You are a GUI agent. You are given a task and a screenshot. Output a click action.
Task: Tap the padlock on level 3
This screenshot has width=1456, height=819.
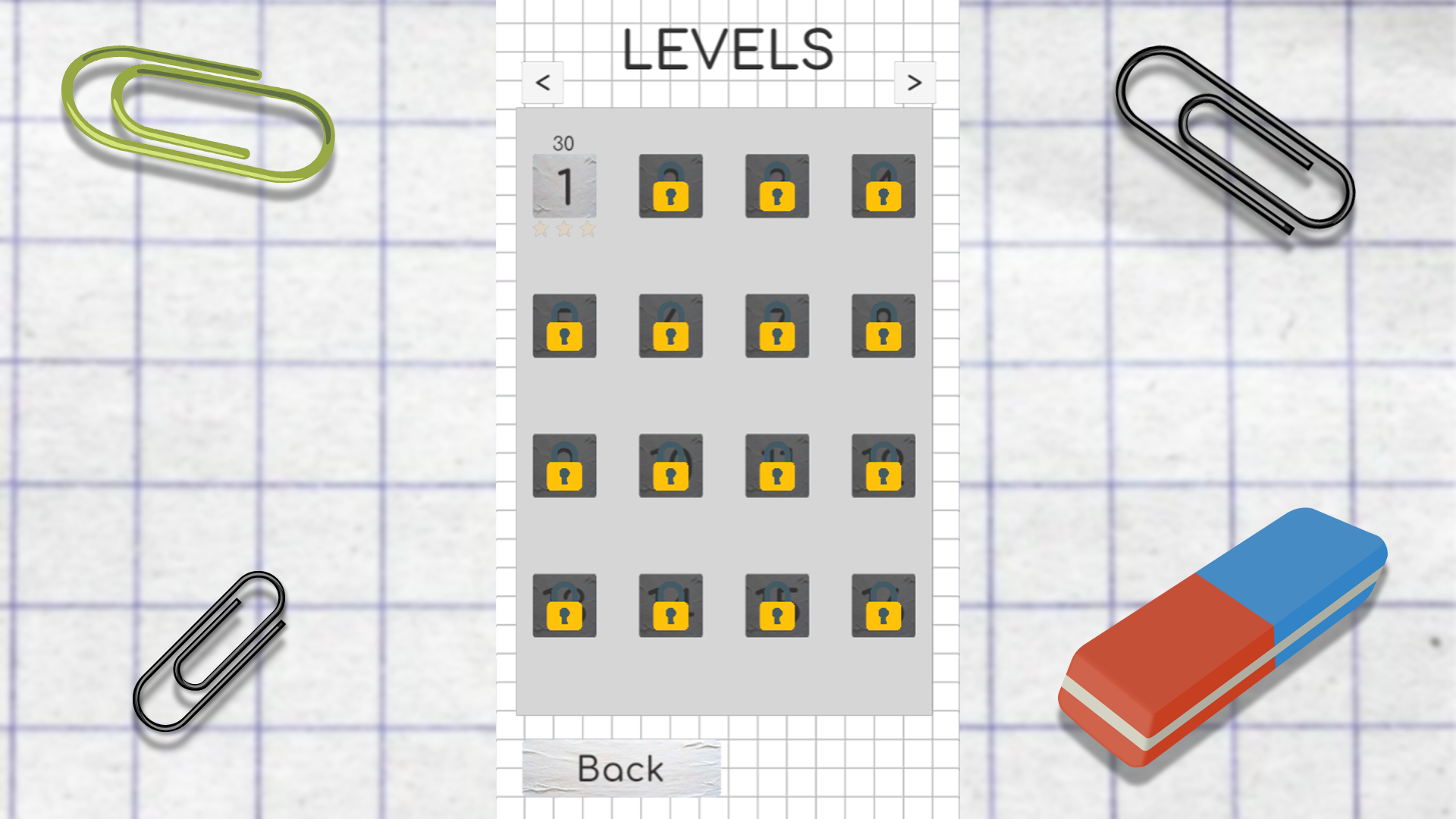(777, 186)
